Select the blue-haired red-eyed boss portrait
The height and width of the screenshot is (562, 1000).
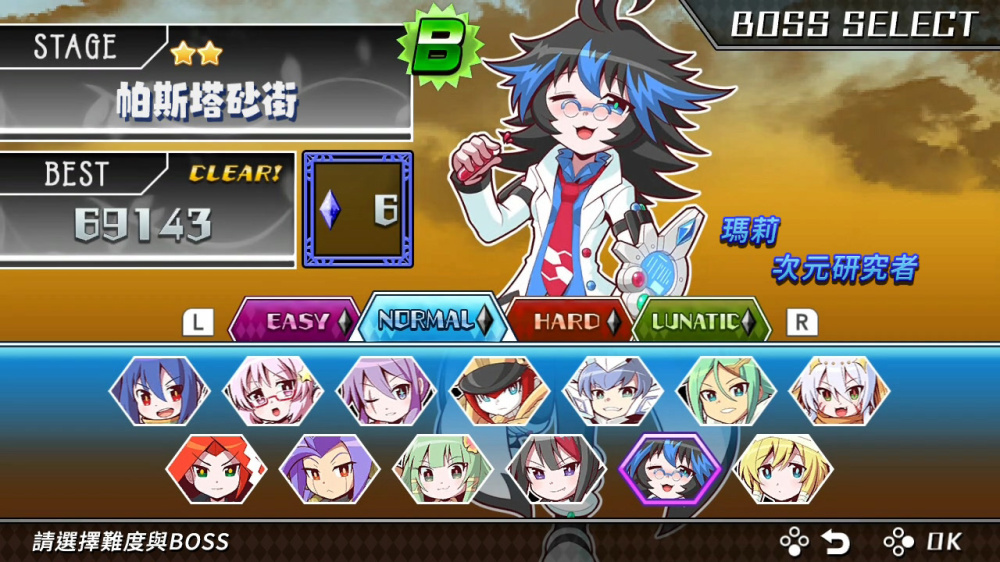coord(159,391)
